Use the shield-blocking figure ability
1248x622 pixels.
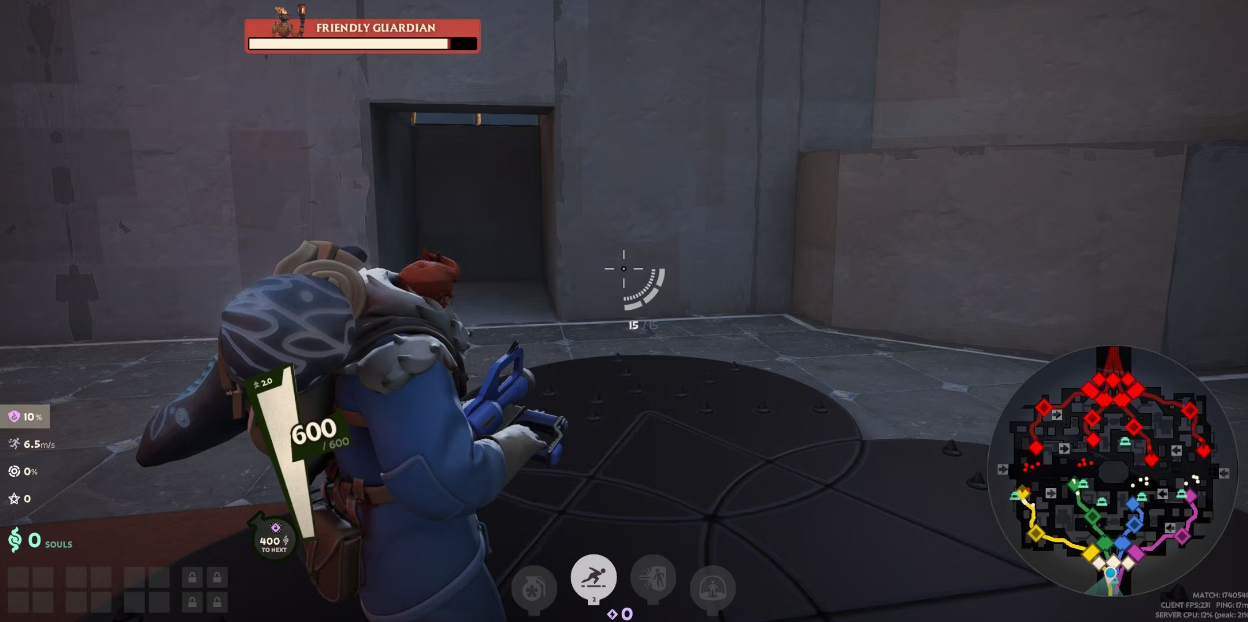point(653,578)
